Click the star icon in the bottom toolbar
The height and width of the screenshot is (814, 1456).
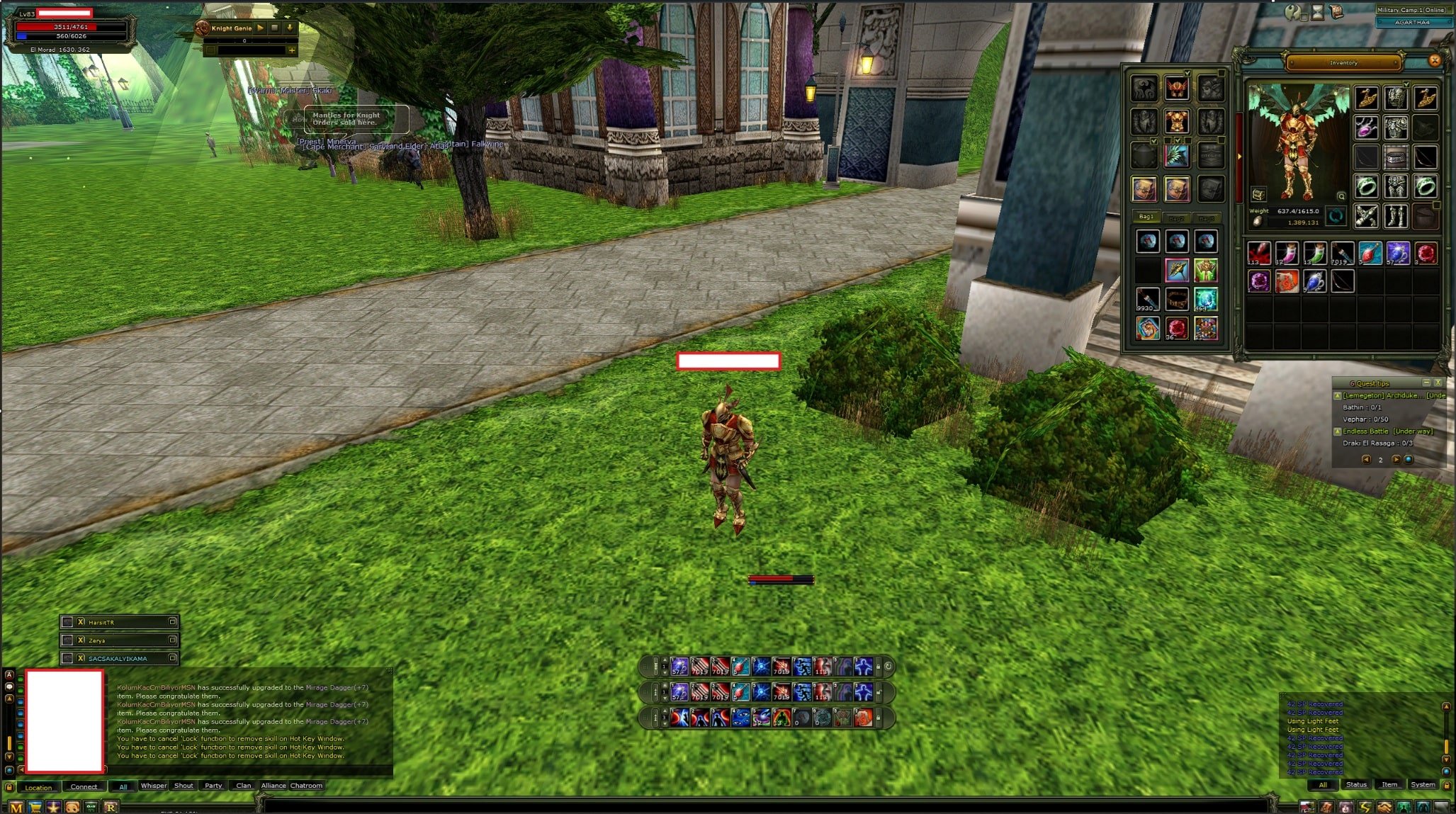pyautogui.click(x=53, y=806)
